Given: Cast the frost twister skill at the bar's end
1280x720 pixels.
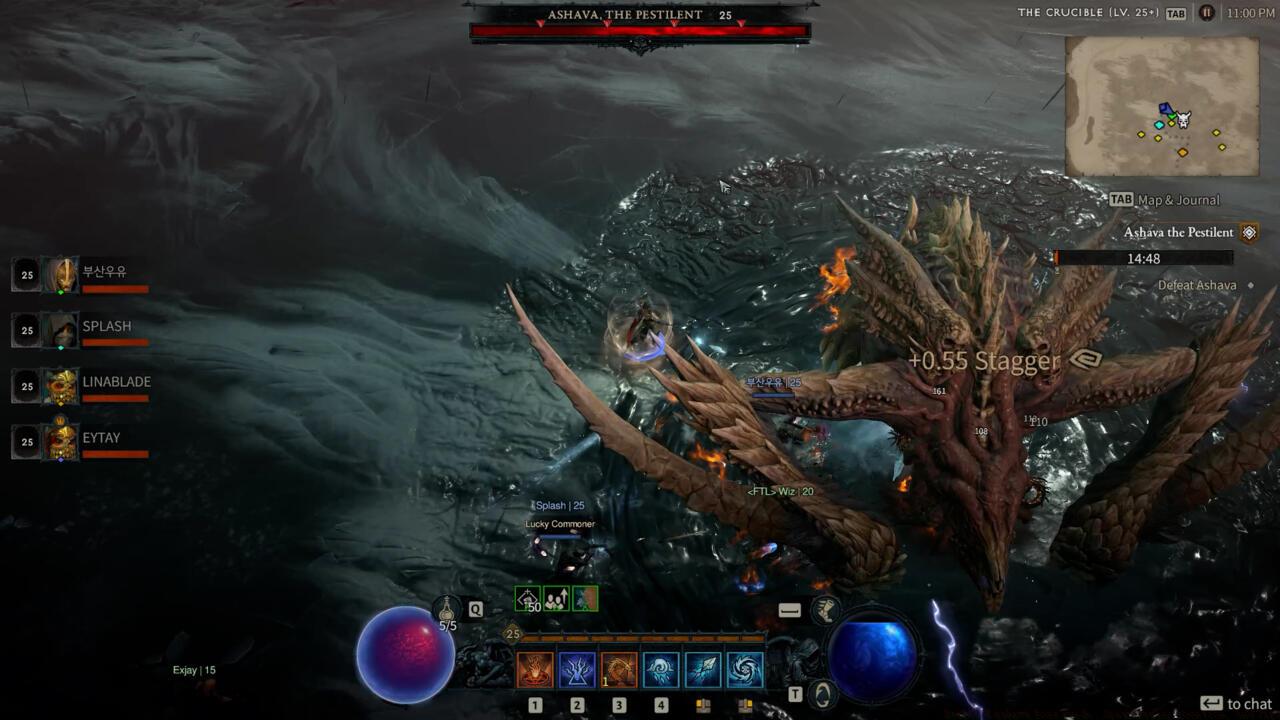Looking at the screenshot, I should tap(745, 669).
